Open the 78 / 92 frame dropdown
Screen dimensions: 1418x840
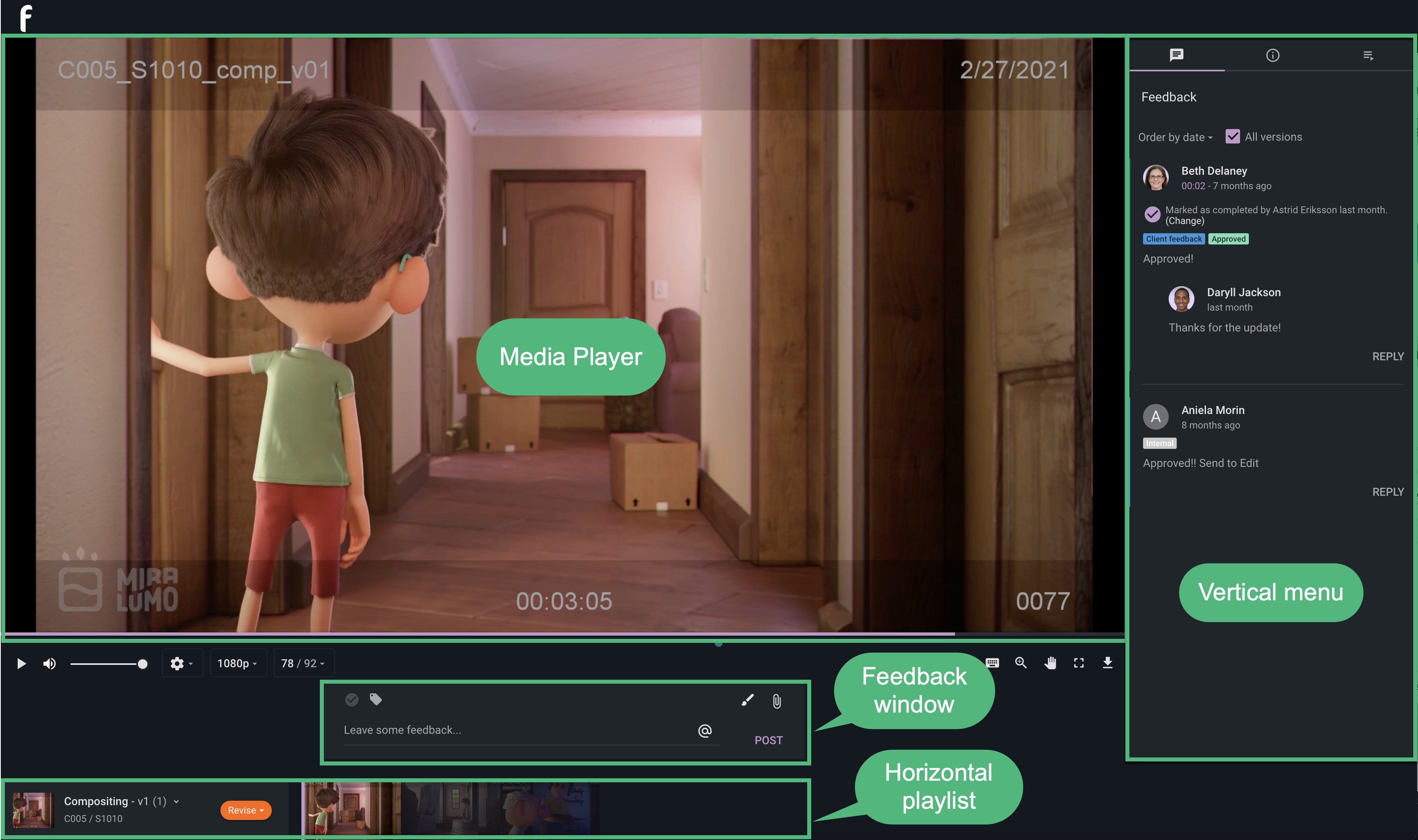click(x=303, y=663)
